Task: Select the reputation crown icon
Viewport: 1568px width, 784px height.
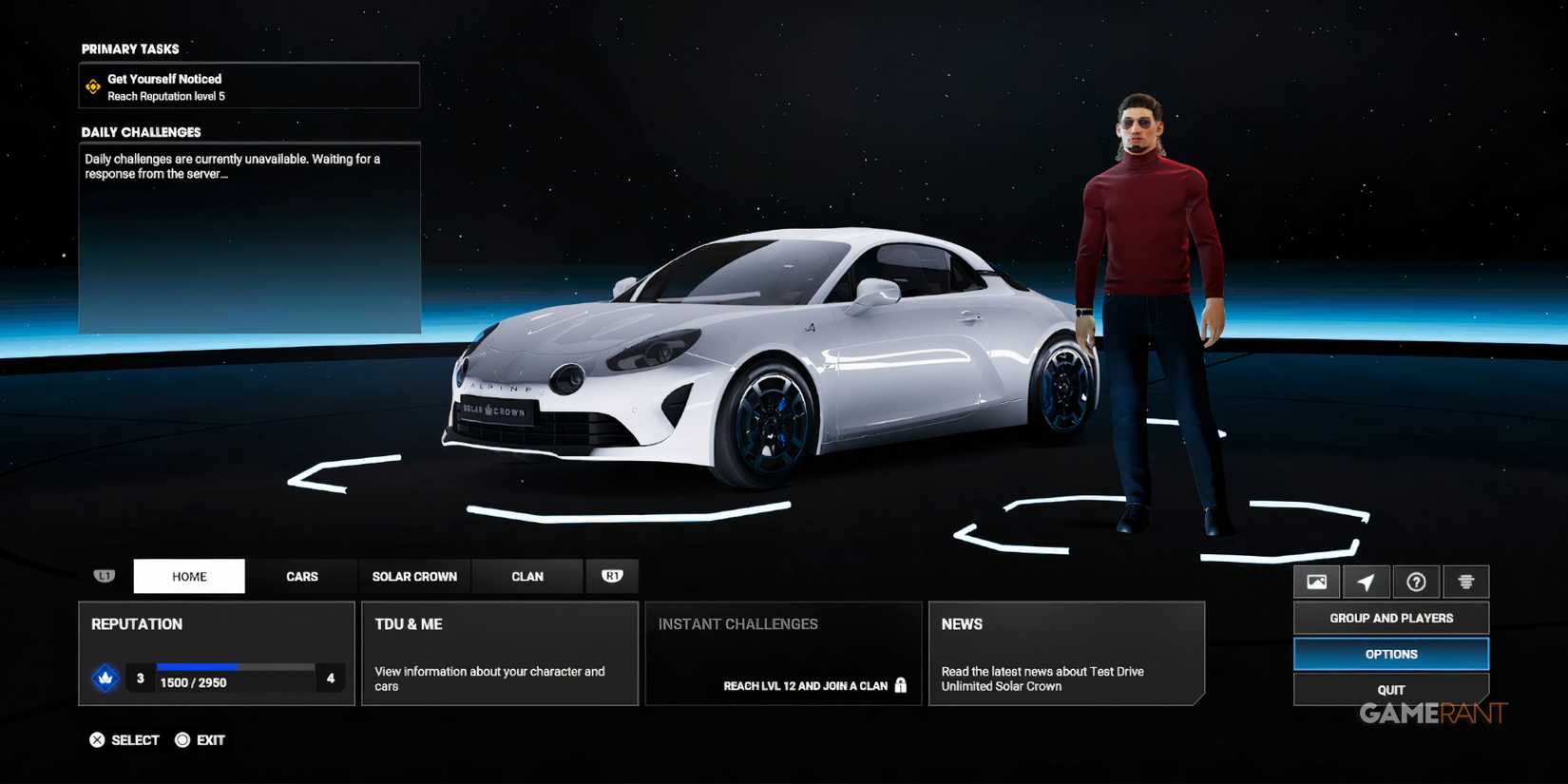Action: [x=105, y=679]
